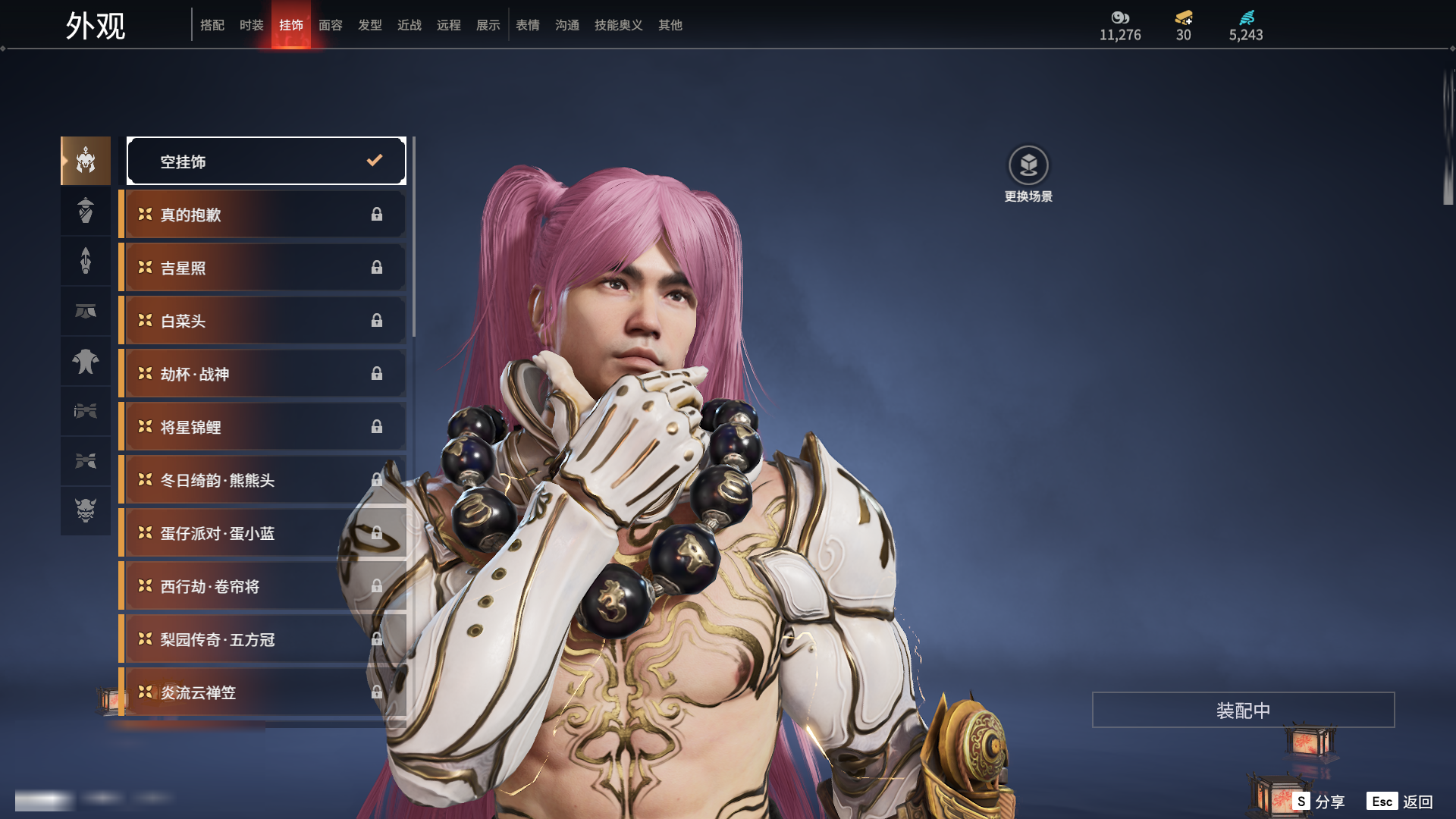The width and height of the screenshot is (1456, 819).
Task: Click the 装配中 equip button
Action: pos(1243,710)
